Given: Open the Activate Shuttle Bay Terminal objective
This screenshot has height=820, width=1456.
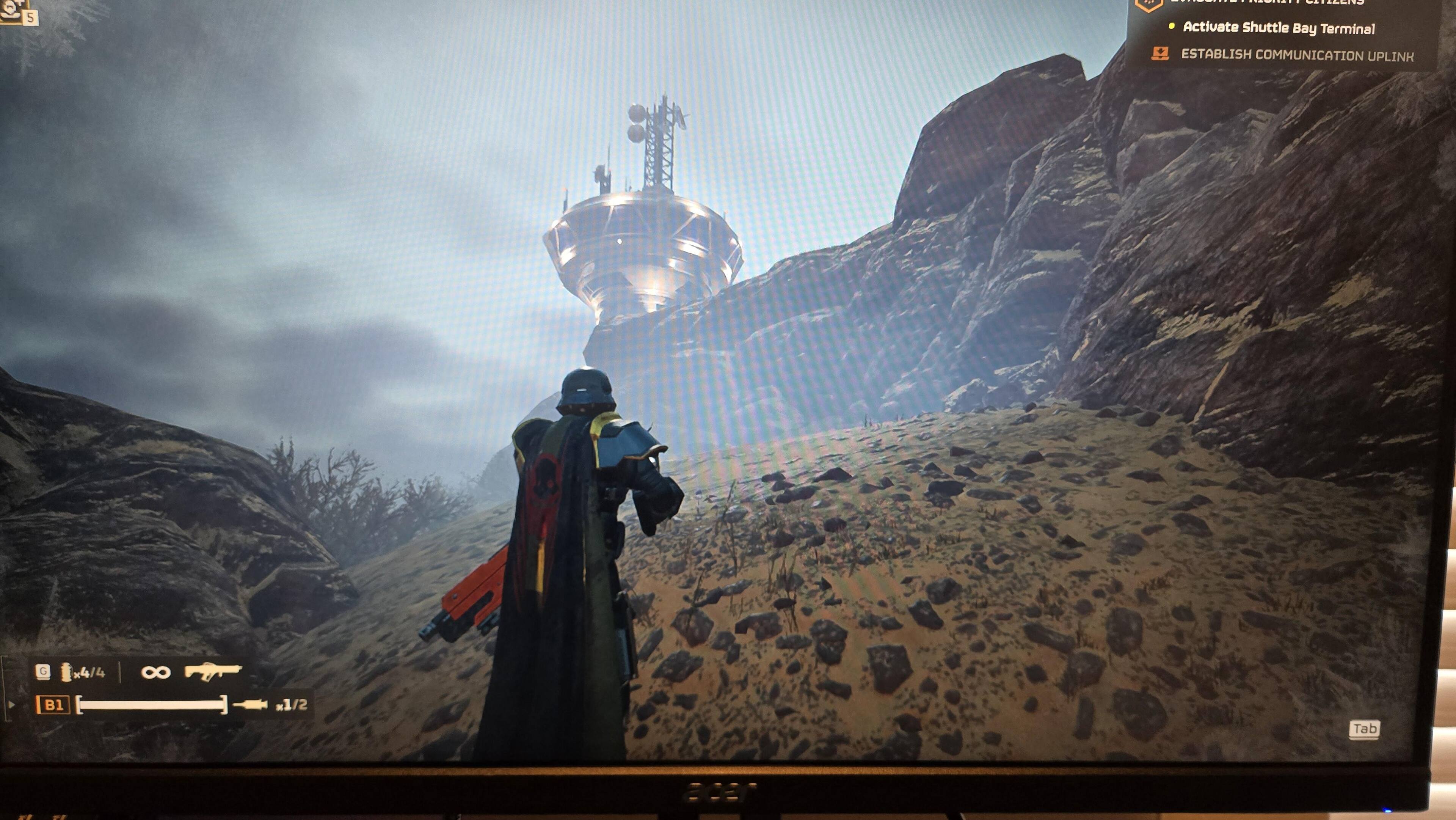Looking at the screenshot, I should pyautogui.click(x=1279, y=28).
